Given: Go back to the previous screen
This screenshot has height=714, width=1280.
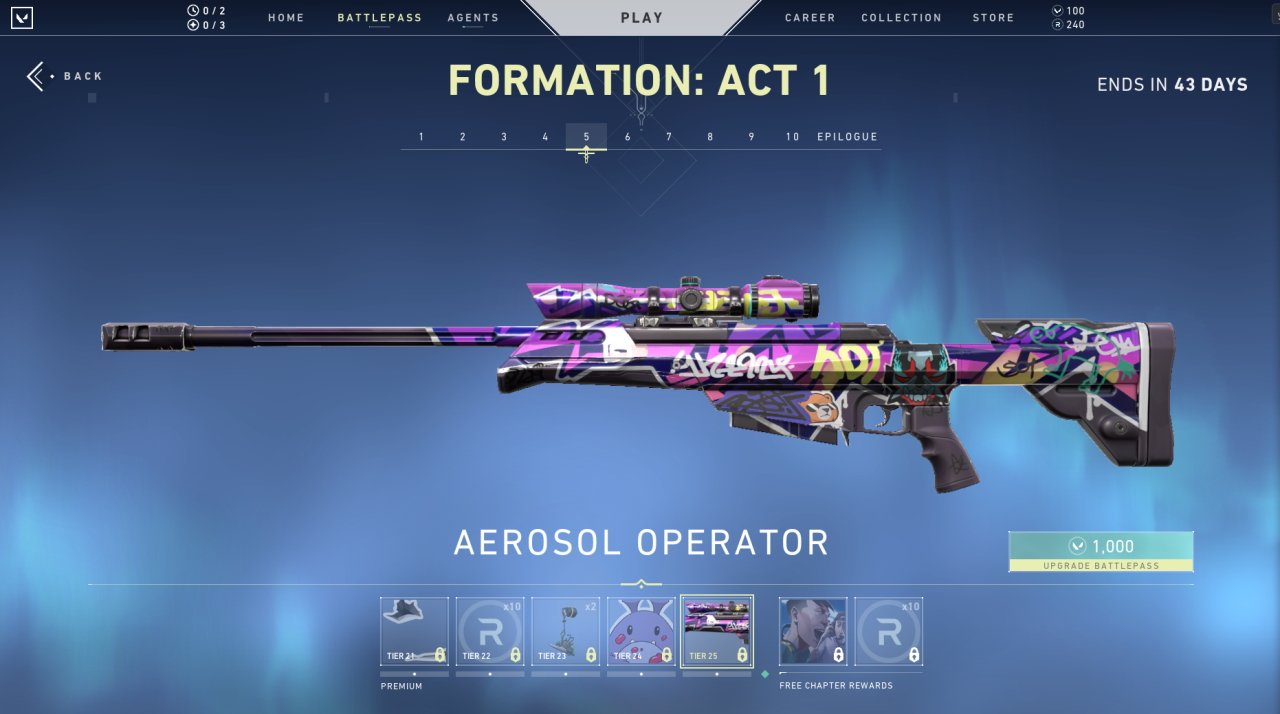Looking at the screenshot, I should 66,76.
